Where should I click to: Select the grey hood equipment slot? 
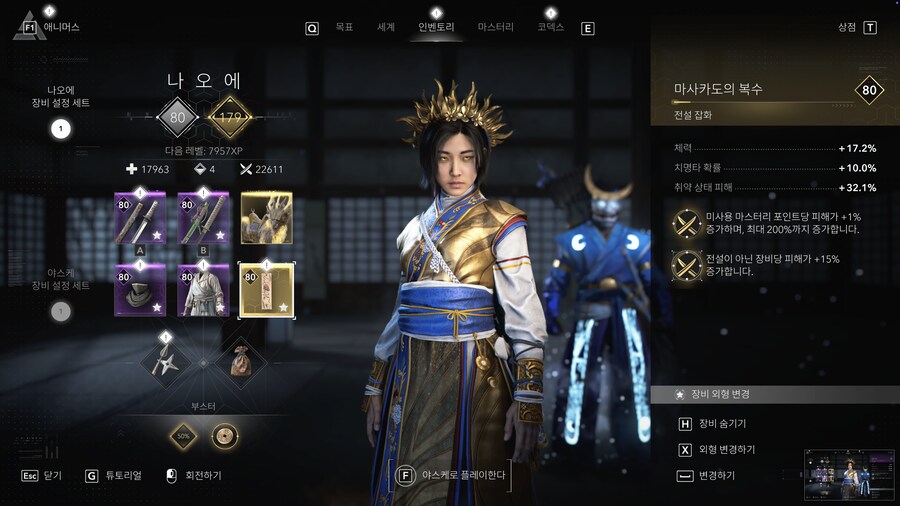pyautogui.click(x=140, y=291)
